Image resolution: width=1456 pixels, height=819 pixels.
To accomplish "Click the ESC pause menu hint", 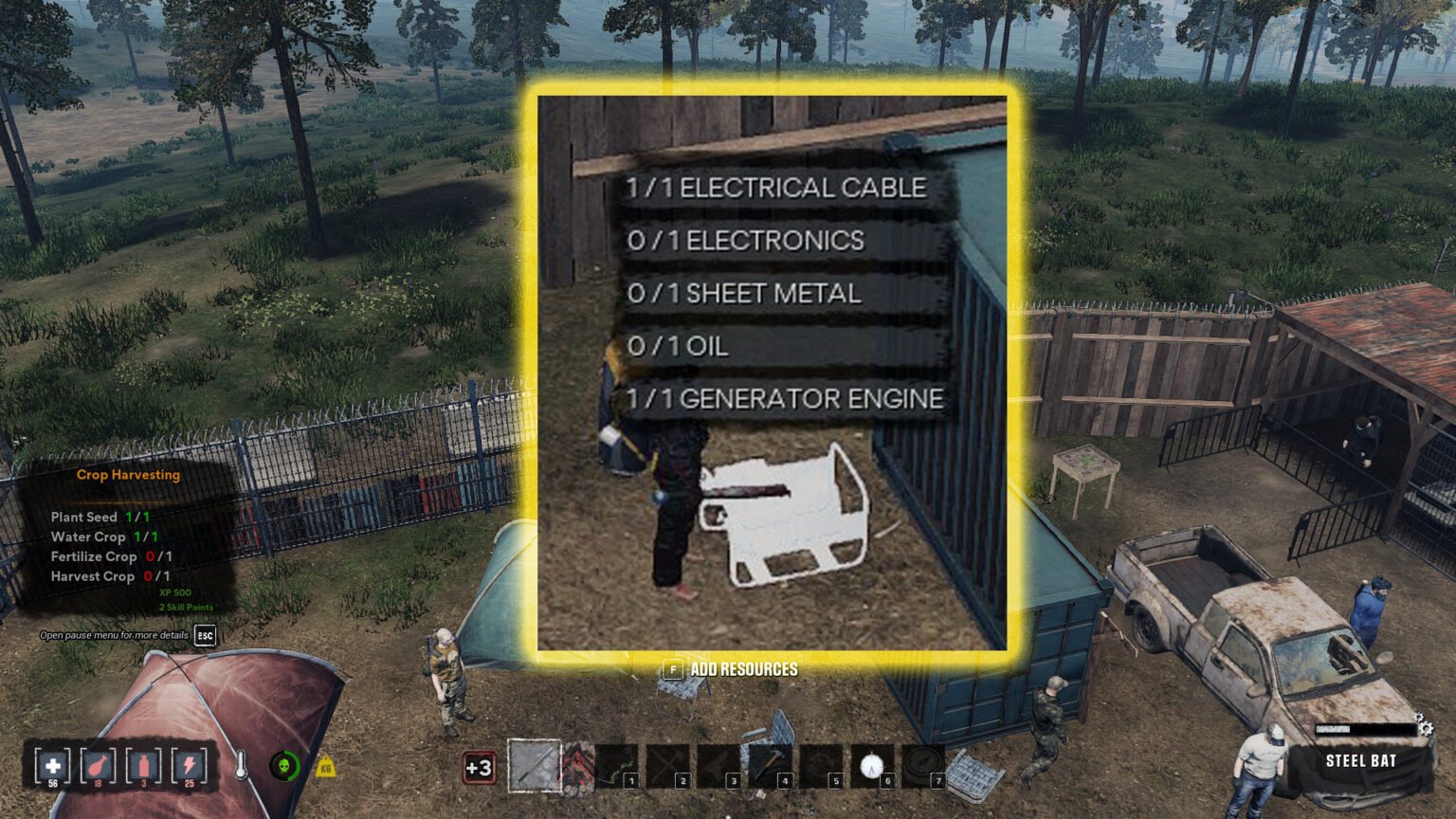I will 203,635.
